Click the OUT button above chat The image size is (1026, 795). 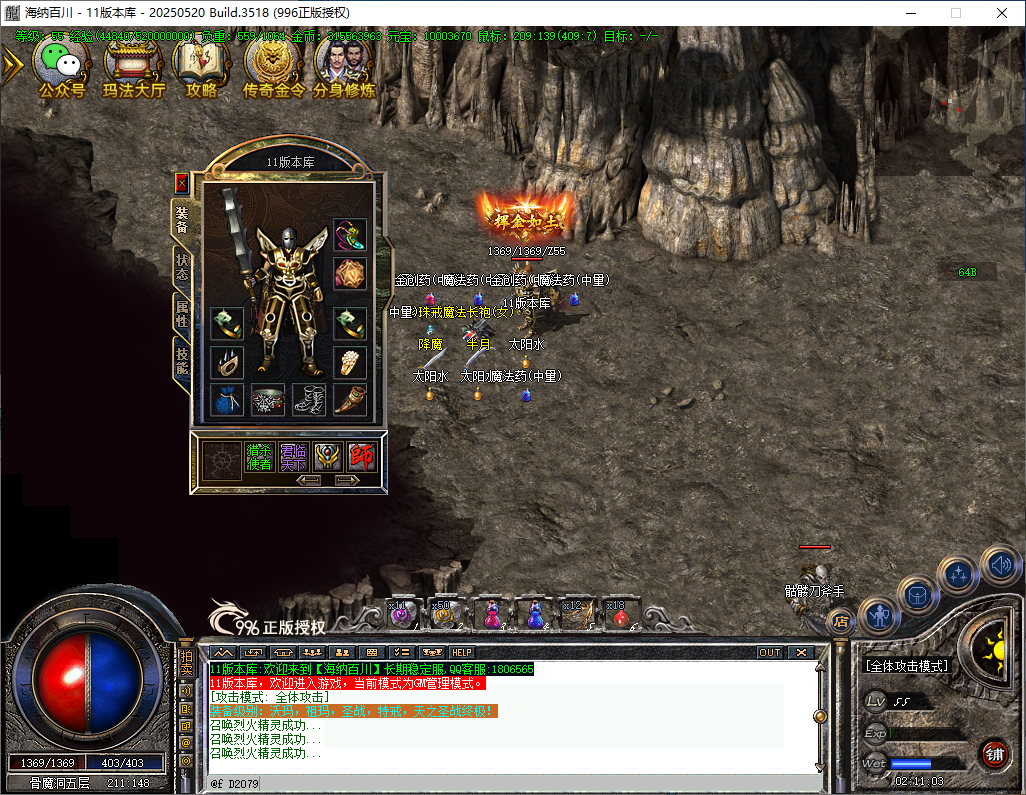[769, 652]
